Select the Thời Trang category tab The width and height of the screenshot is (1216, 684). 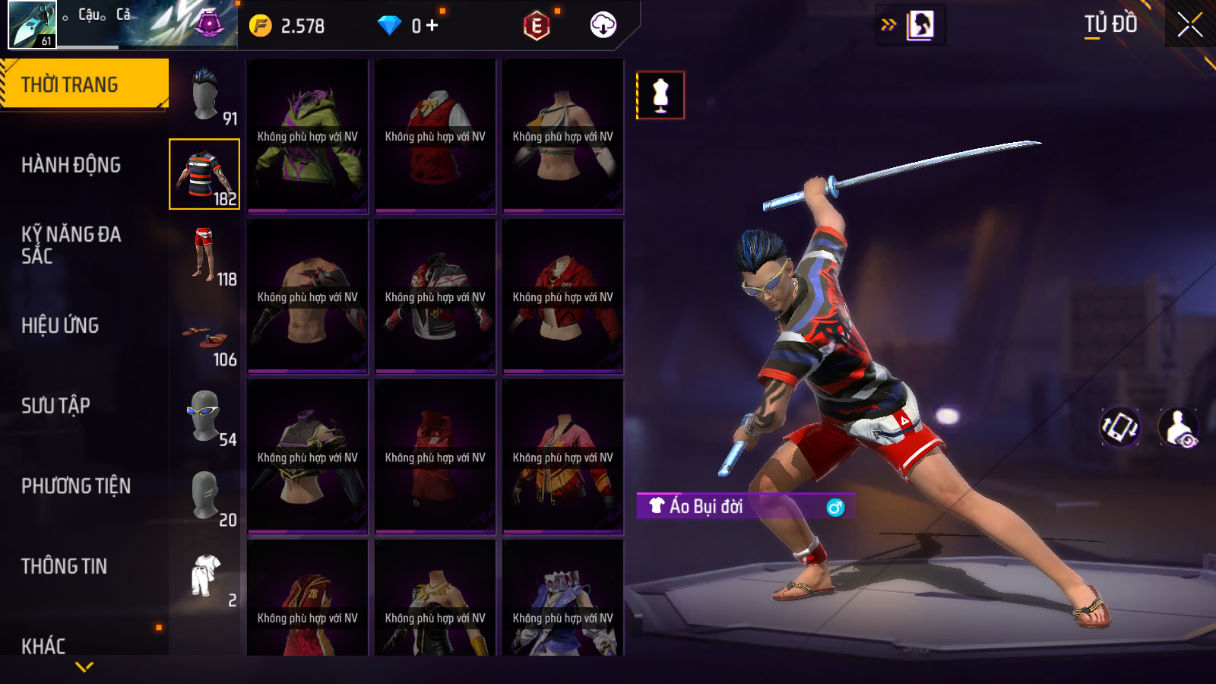[84, 85]
